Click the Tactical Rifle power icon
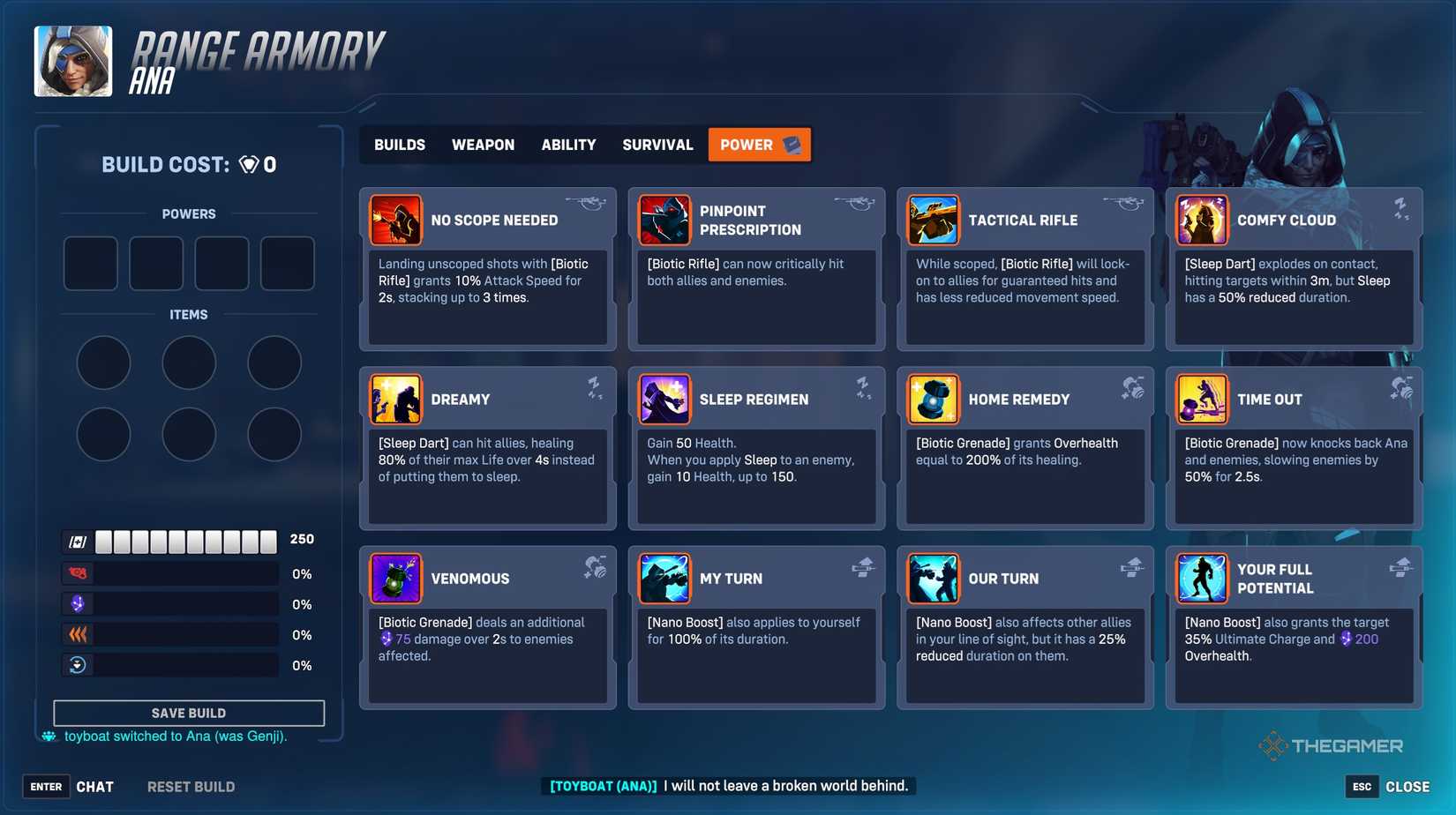Screen dimensions: 1456x815 click(x=934, y=220)
